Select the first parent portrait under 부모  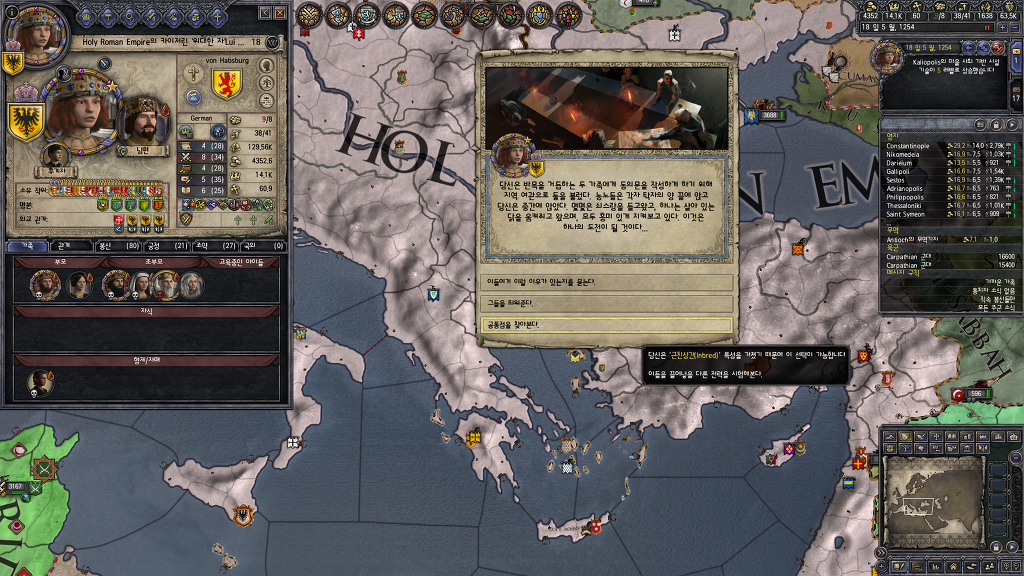pyautogui.click(x=44, y=286)
